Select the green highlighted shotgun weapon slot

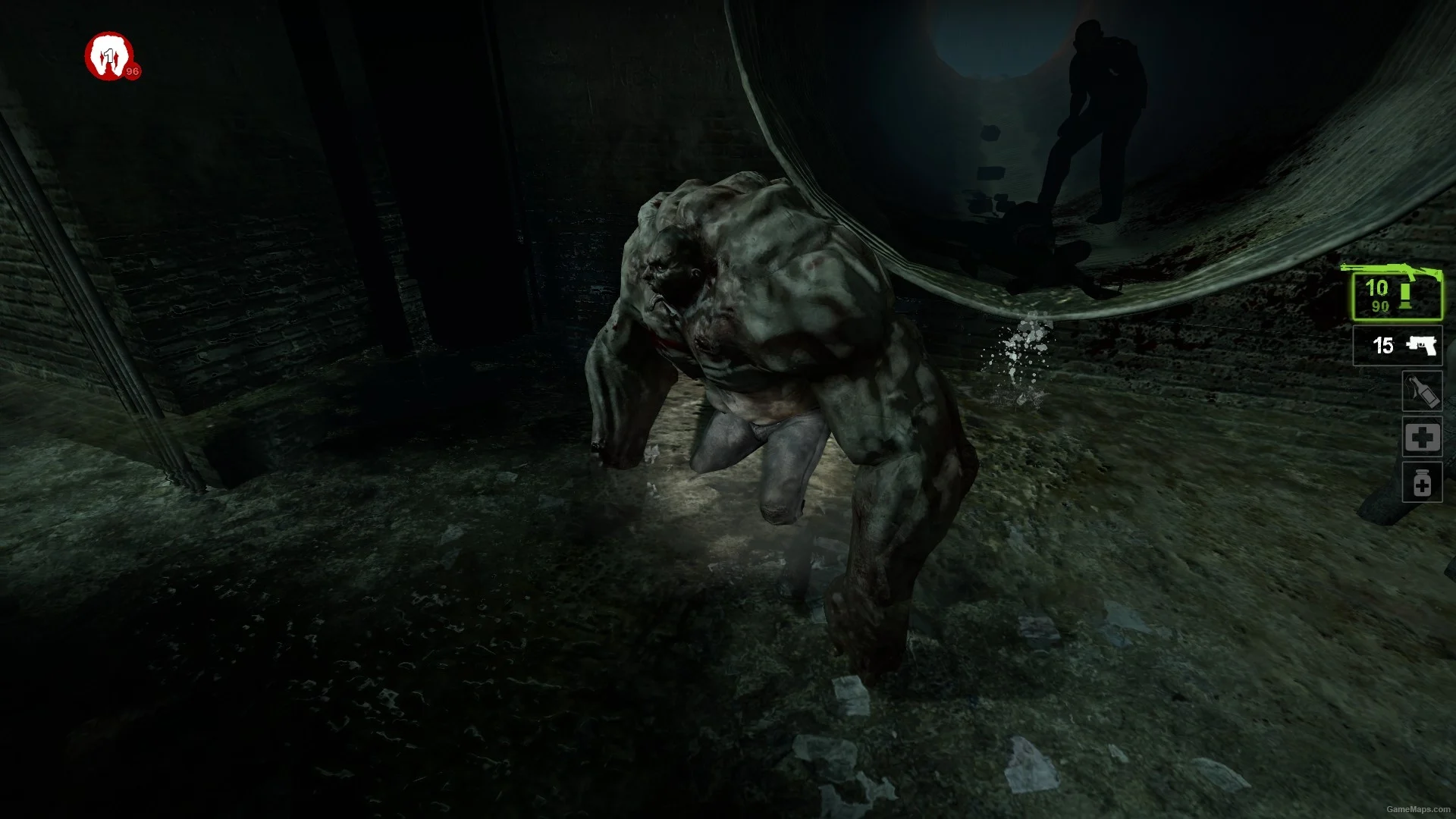1396,296
